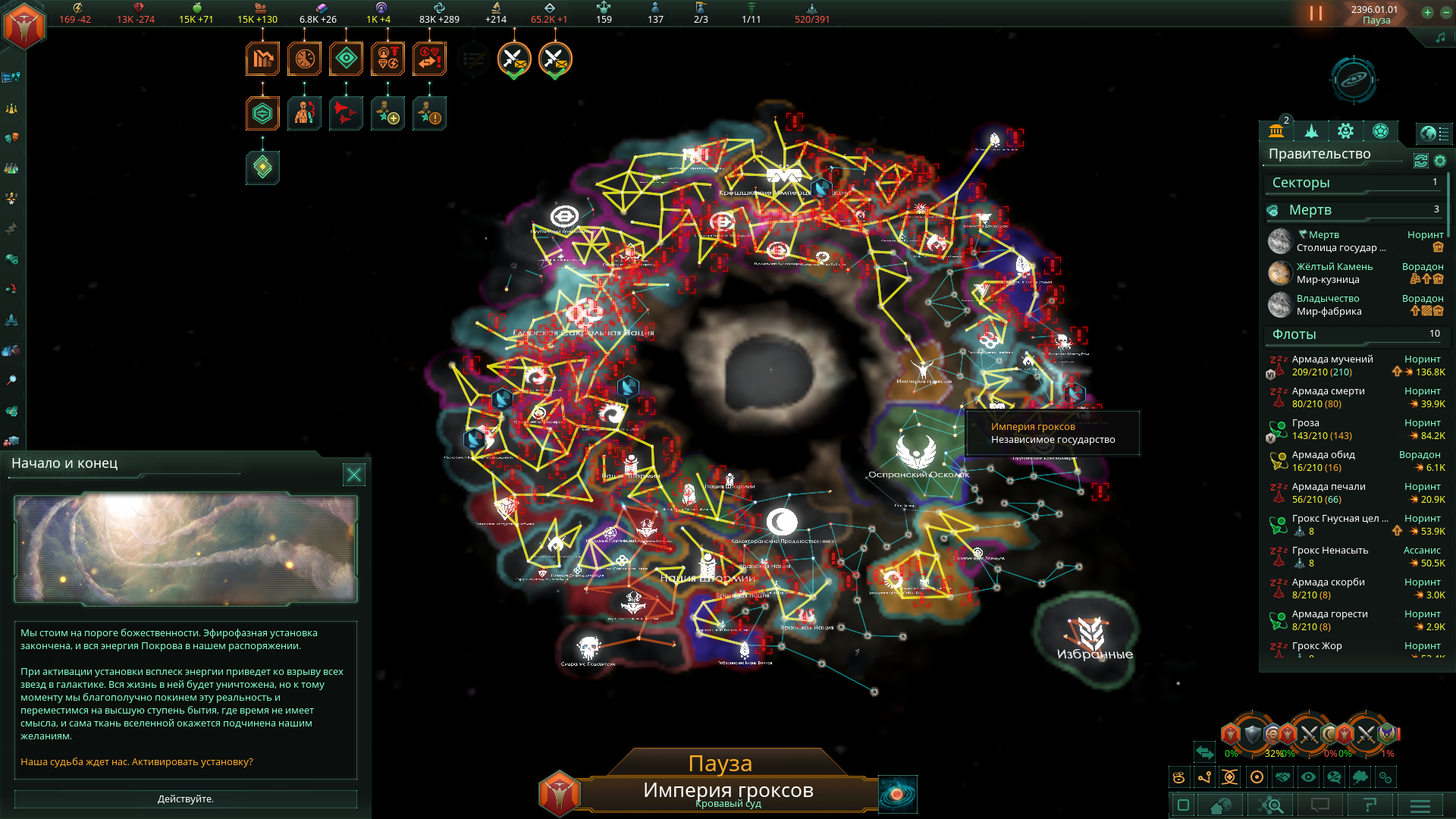The width and height of the screenshot is (1456, 819).
Task: Select the Жёлтый Камень planet entry
Action: tap(1334, 267)
